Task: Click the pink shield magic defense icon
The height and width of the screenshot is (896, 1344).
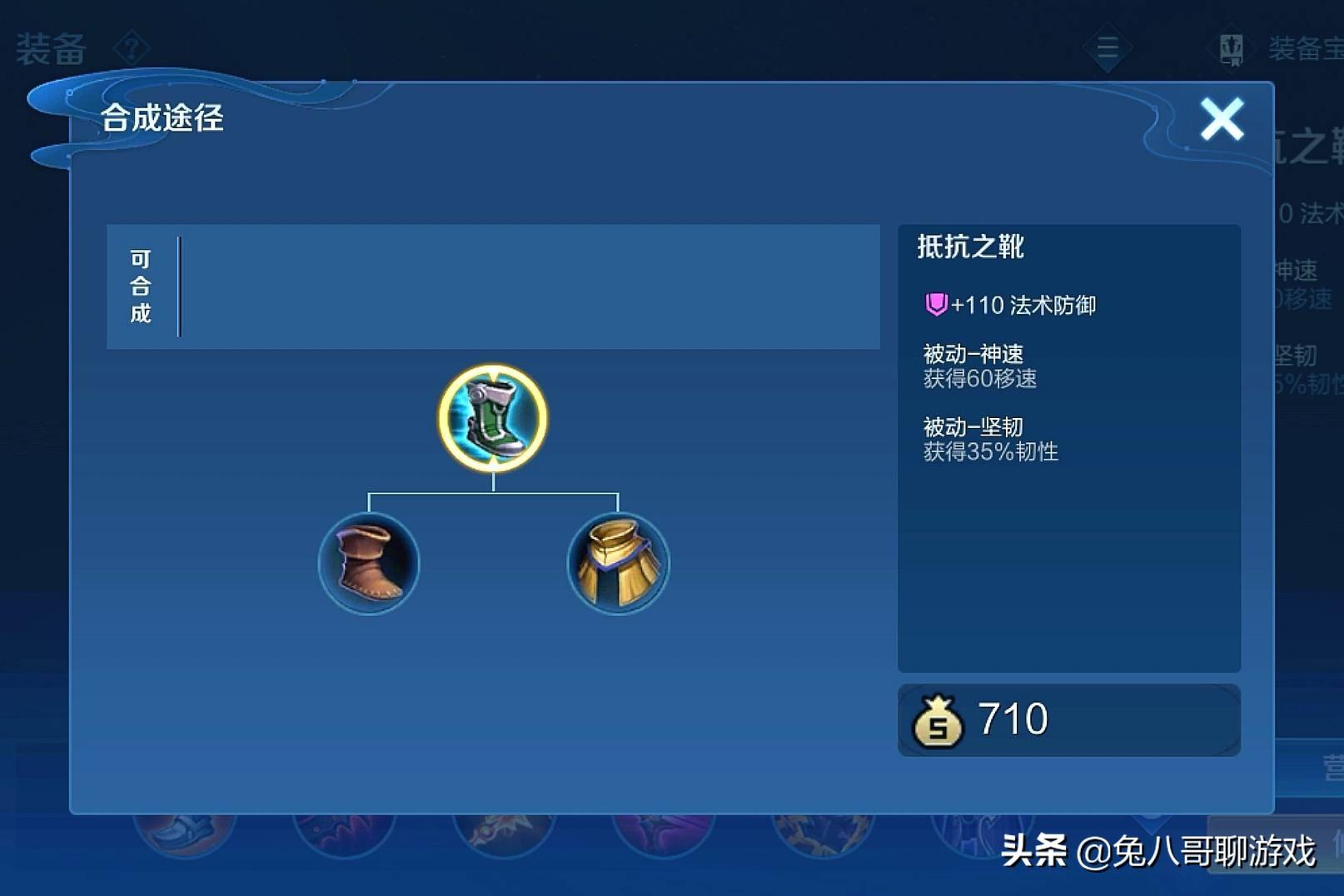Action: tap(938, 305)
